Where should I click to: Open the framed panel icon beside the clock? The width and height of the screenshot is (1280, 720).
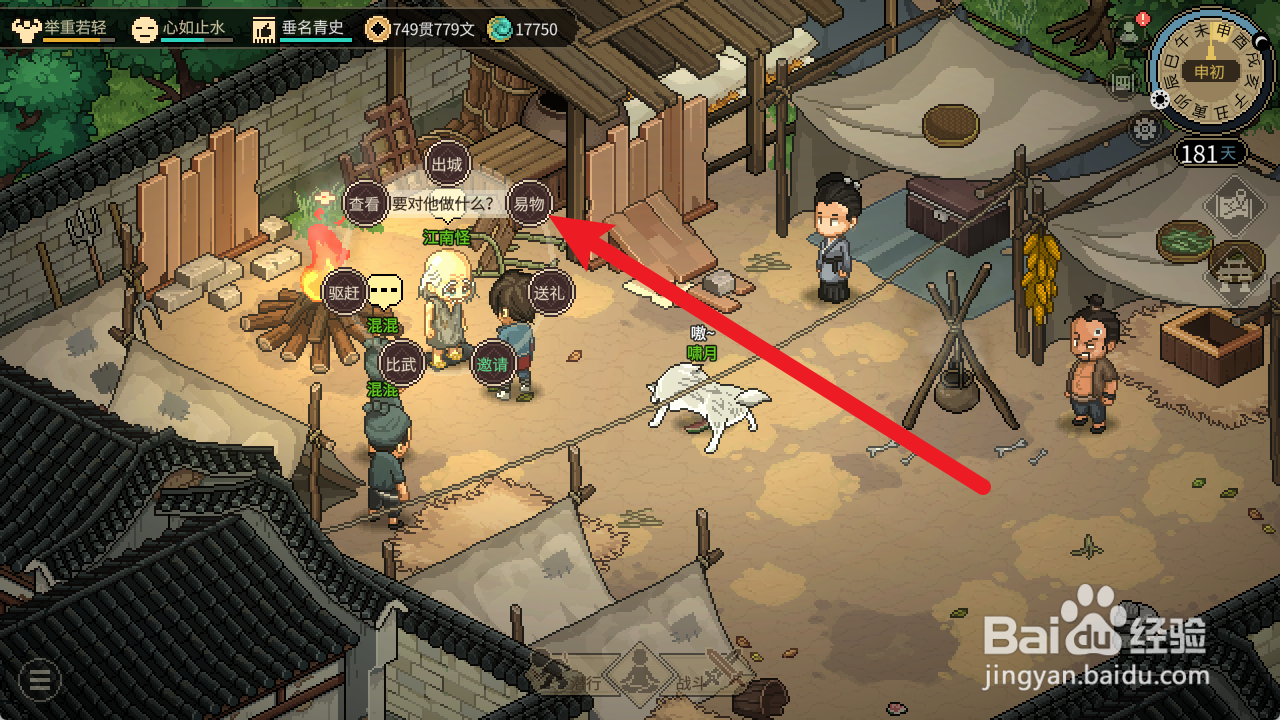pos(1122,83)
